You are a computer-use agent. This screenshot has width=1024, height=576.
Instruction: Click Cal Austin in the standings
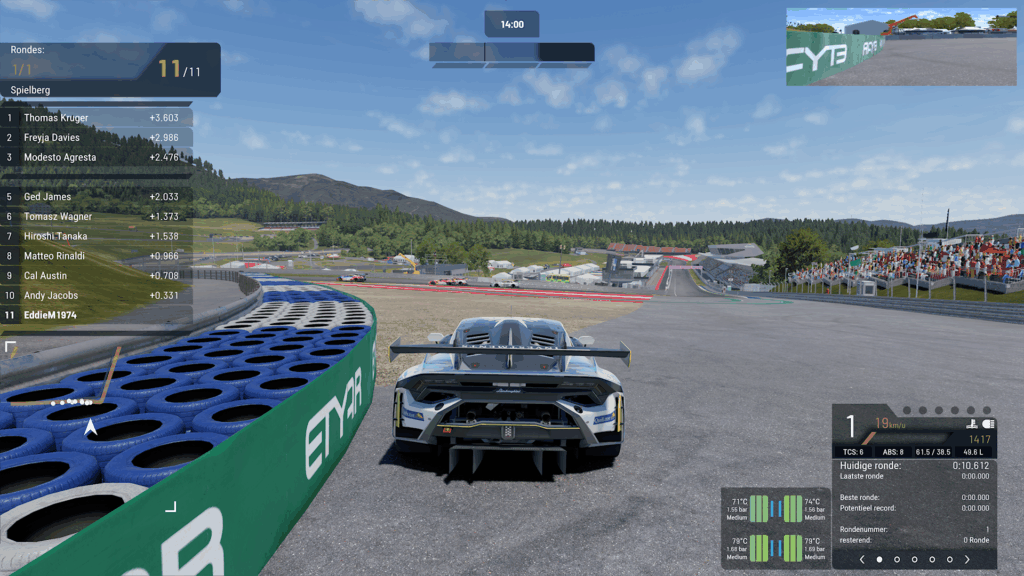point(97,276)
